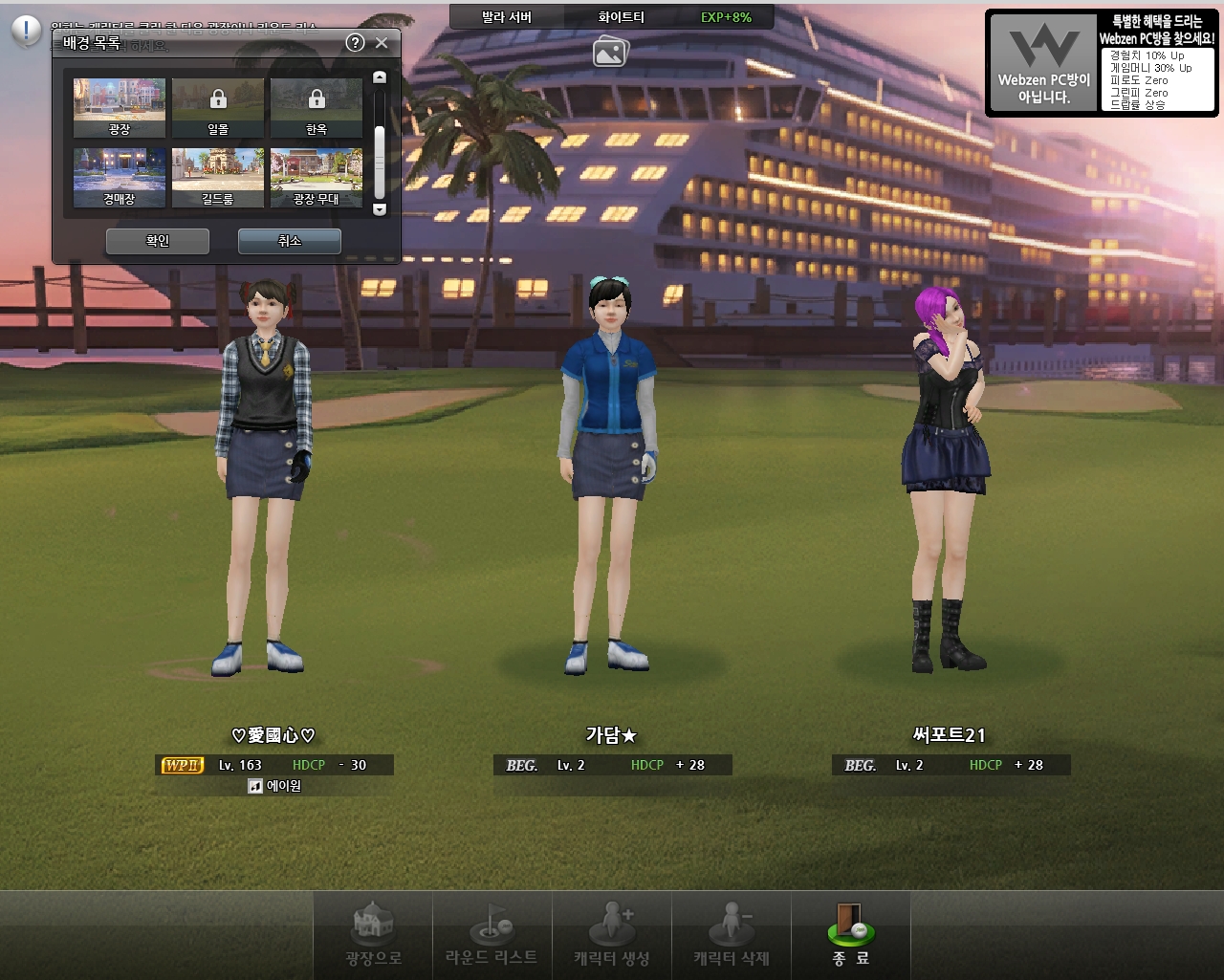Confirm background with the 확인 button
This screenshot has height=980, width=1224.
click(158, 241)
